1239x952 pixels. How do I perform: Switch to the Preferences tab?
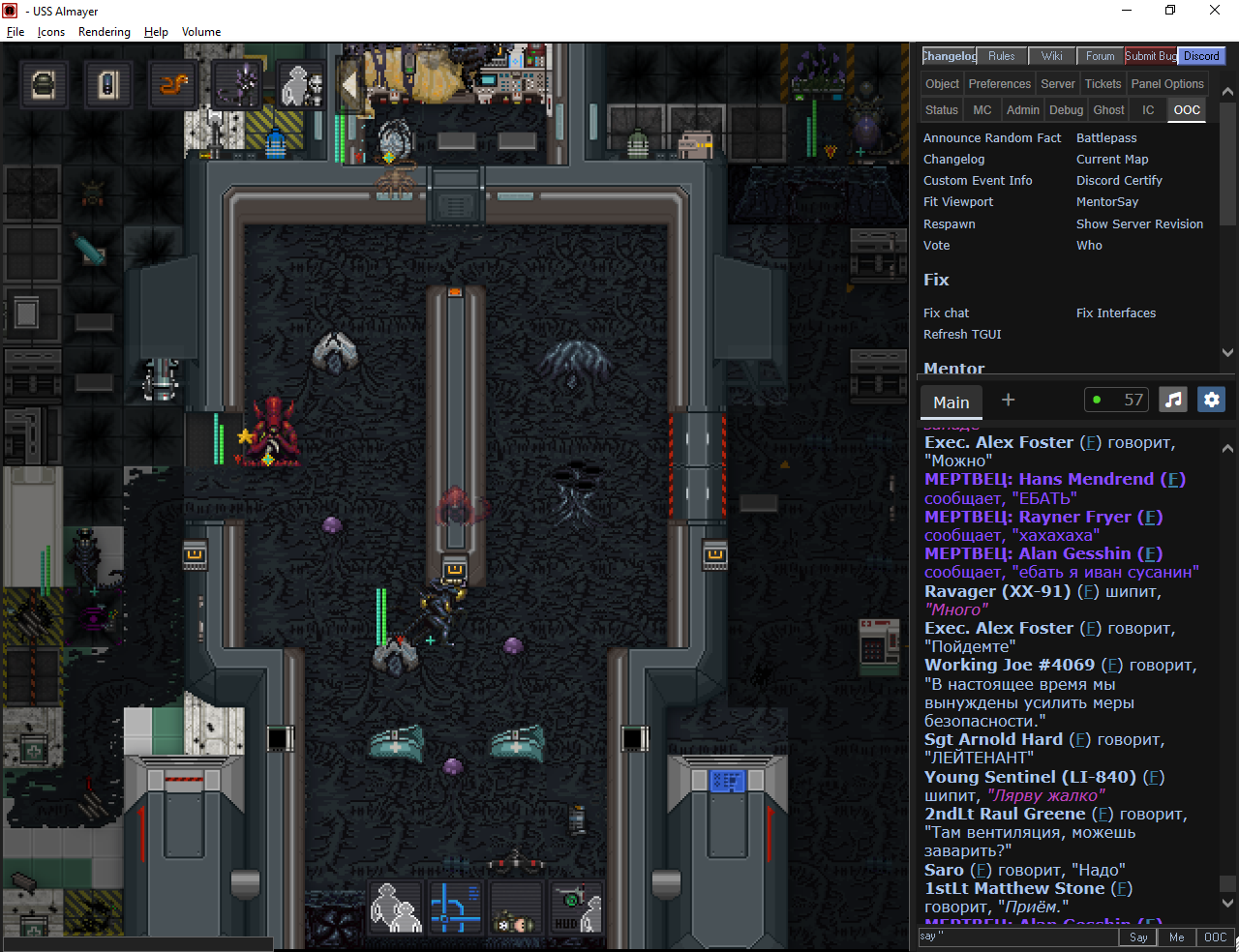tap(999, 84)
